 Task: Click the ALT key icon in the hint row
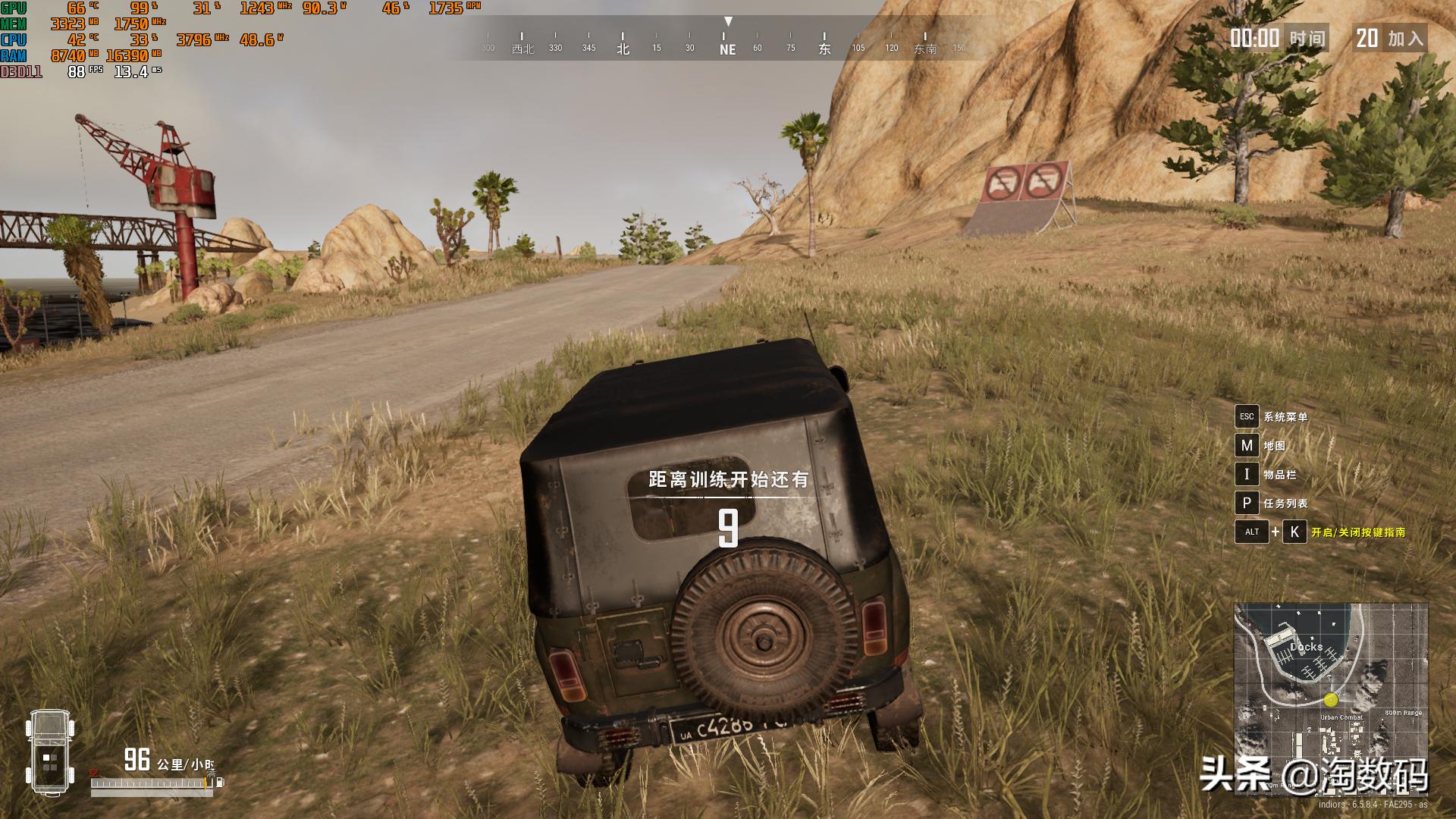(x=1253, y=532)
